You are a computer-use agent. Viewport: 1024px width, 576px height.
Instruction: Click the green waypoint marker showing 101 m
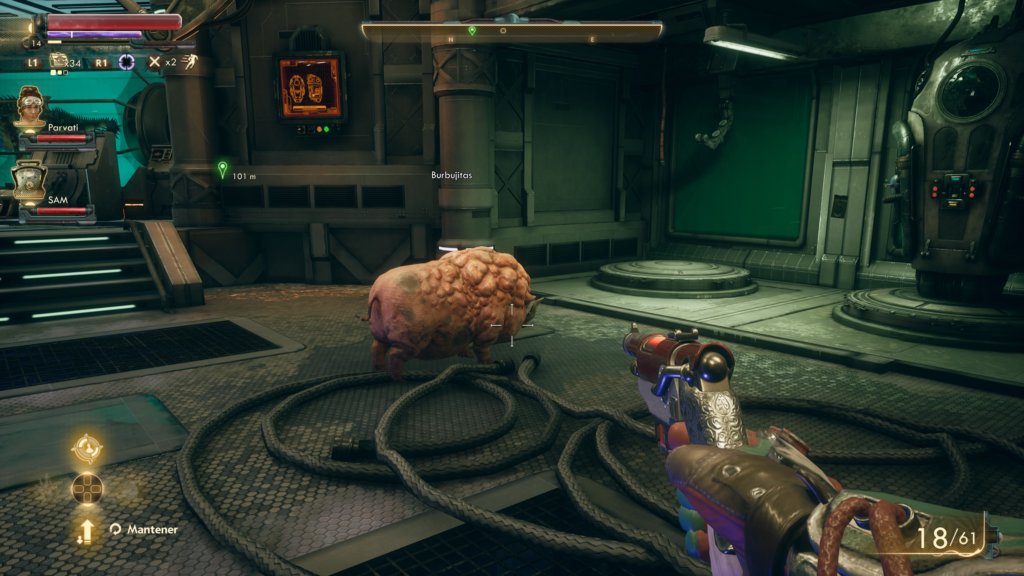point(222,169)
